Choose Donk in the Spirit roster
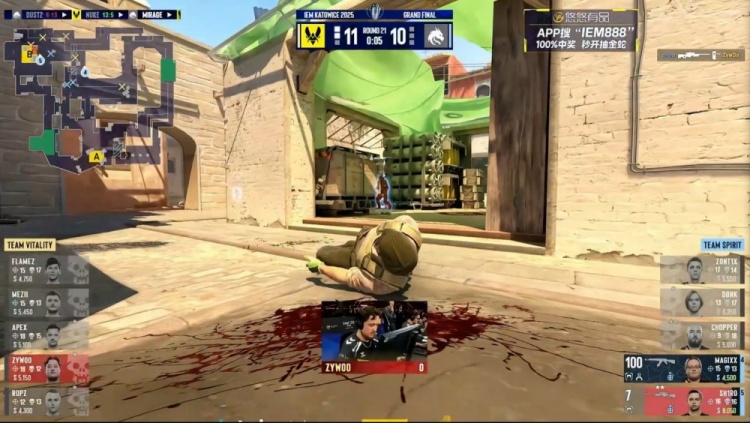The image size is (750, 423). coord(703,303)
